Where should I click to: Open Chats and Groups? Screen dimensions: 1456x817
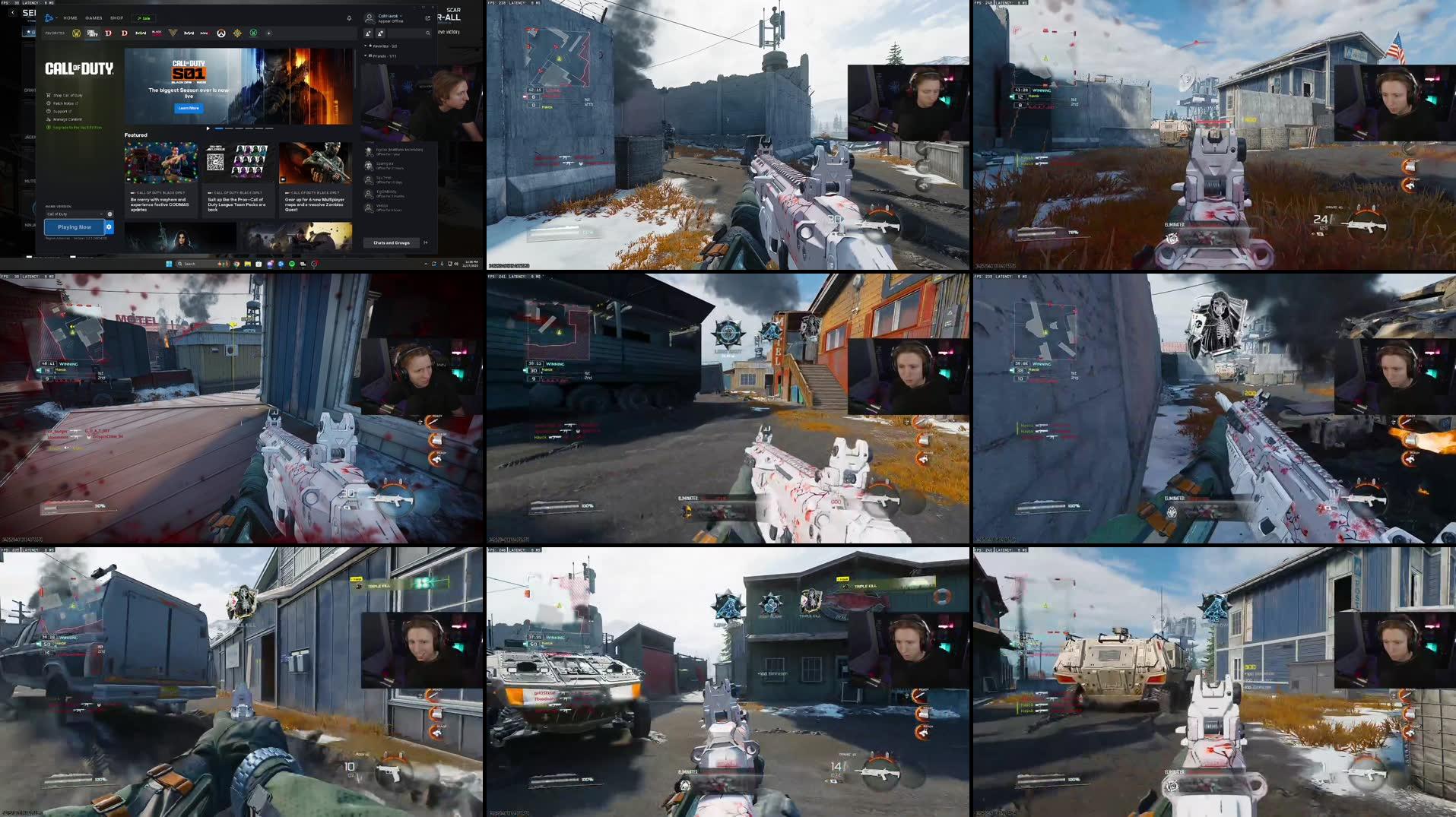coord(391,242)
